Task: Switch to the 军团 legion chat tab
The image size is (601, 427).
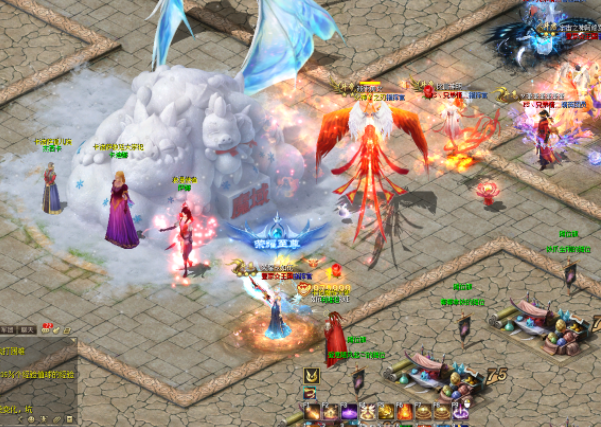Action: 8,329
